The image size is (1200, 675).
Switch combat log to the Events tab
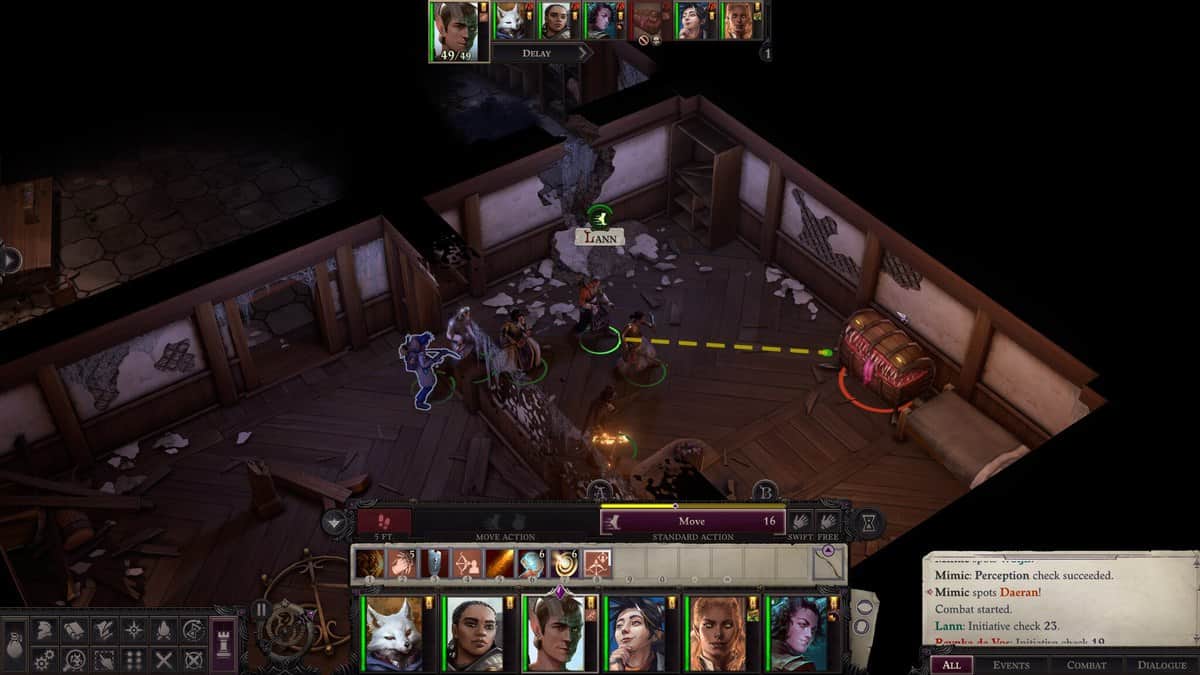click(x=1011, y=664)
